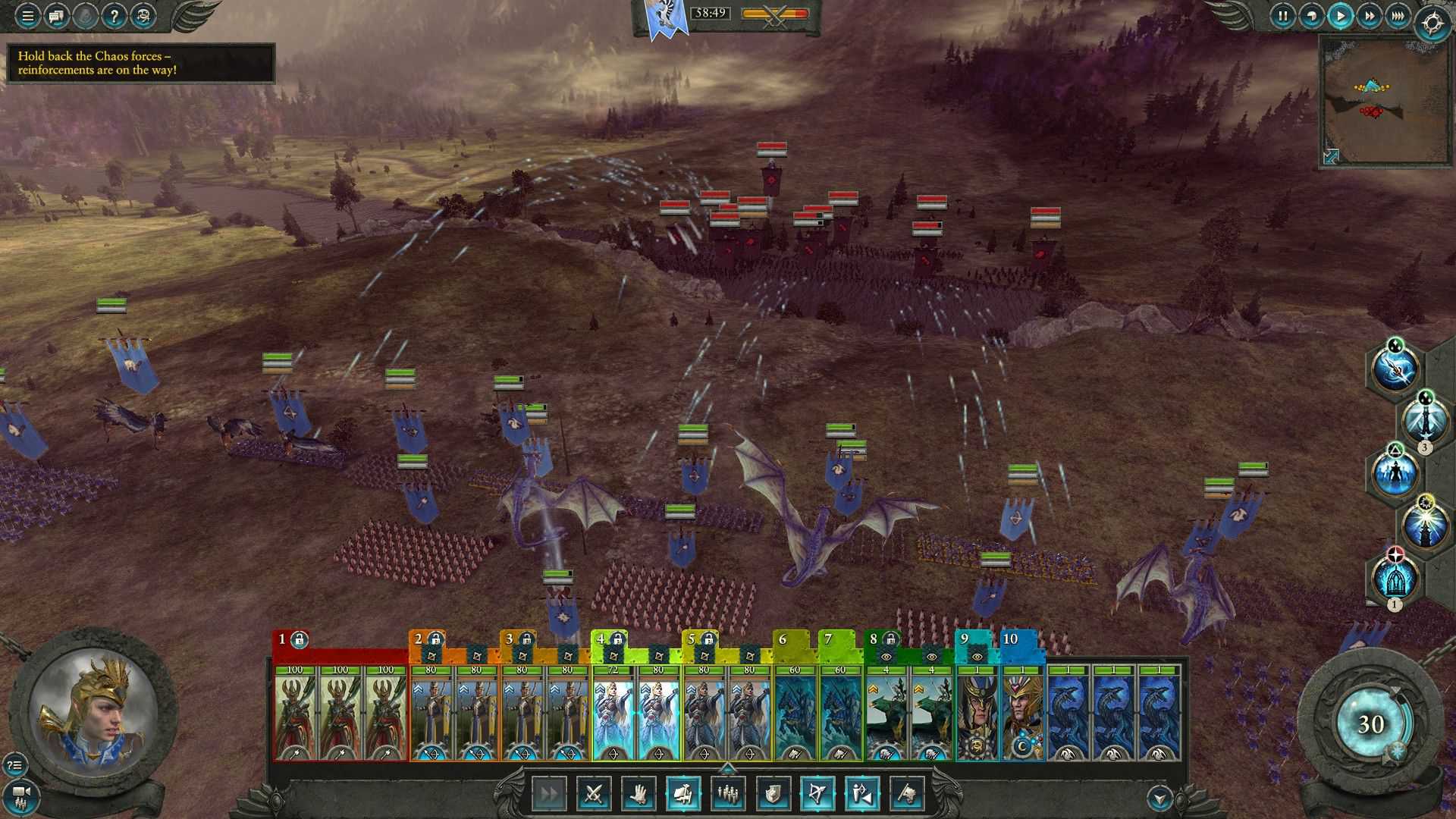Open the main menu hamburger button
The width and height of the screenshot is (1456, 819).
(x=27, y=15)
